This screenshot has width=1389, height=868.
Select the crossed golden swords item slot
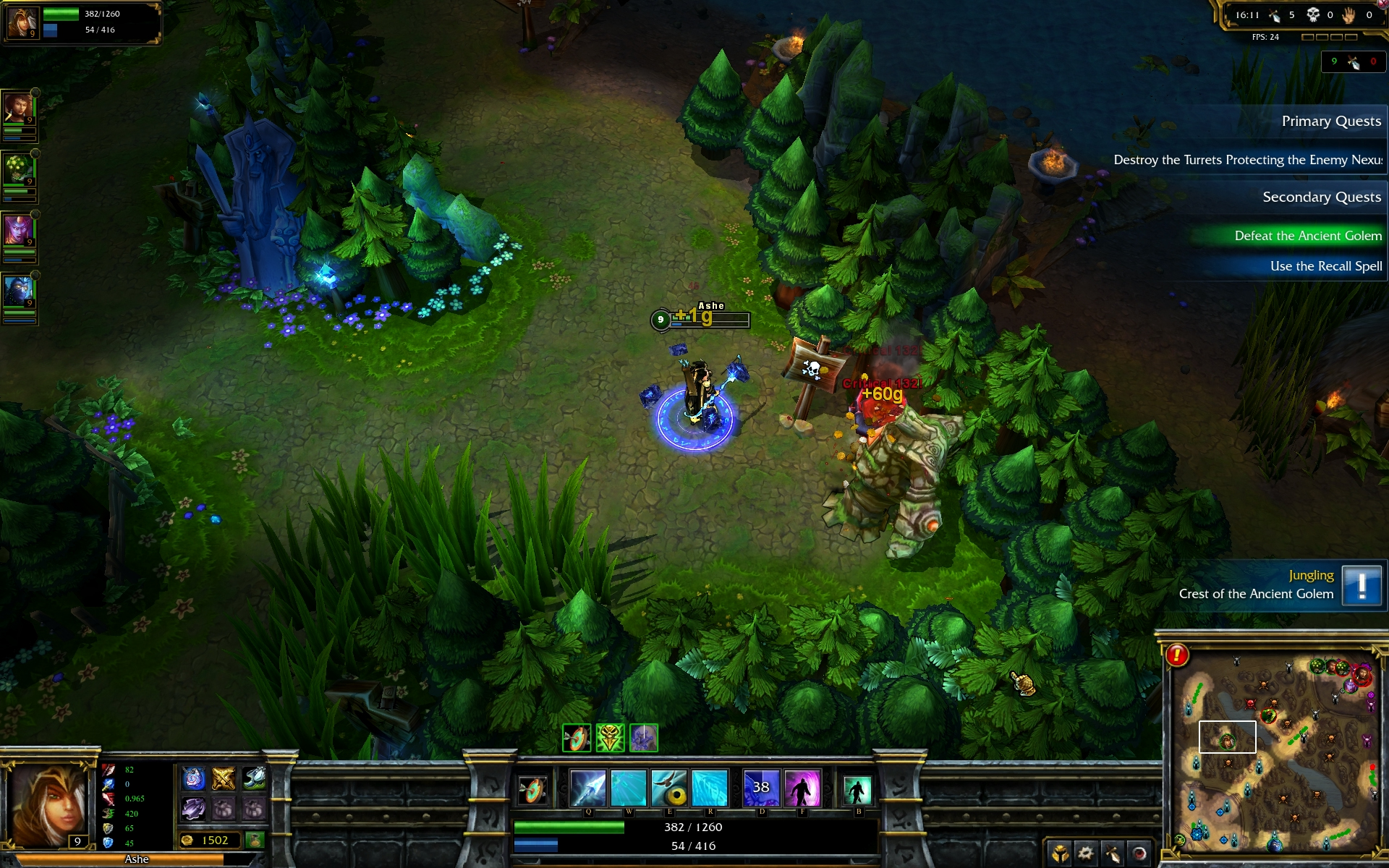coord(224,778)
